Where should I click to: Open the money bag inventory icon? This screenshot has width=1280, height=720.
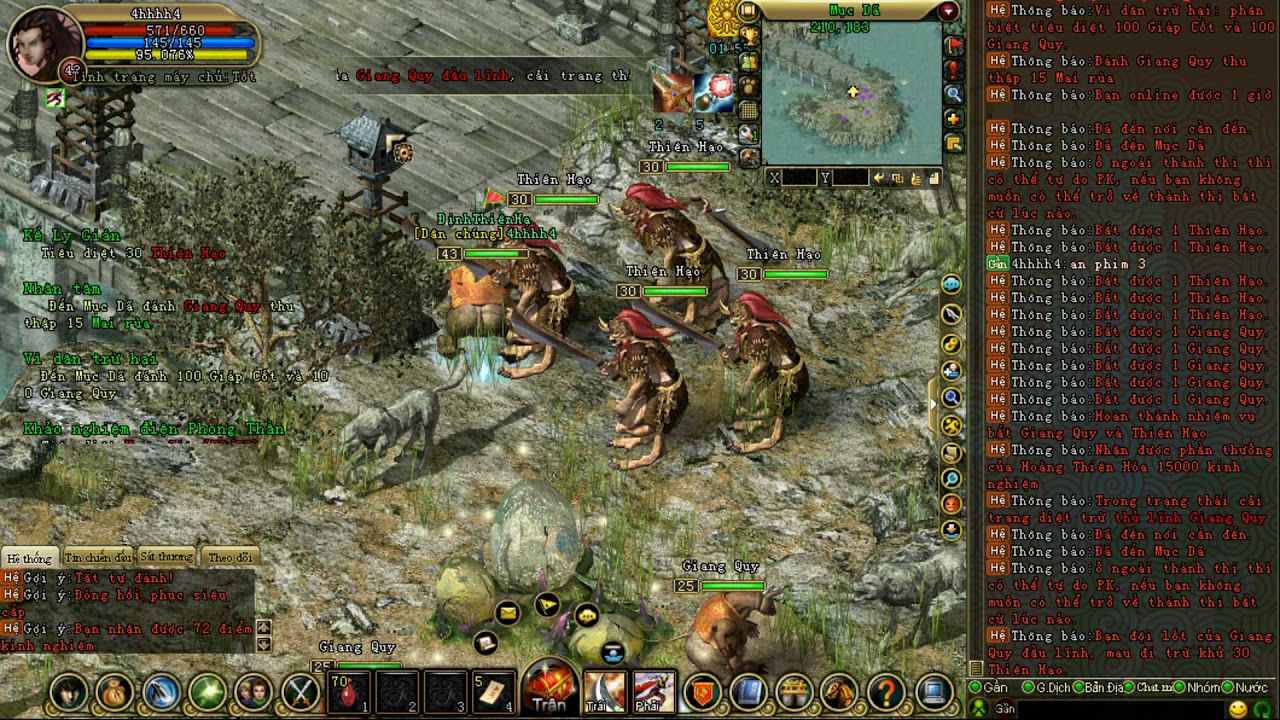tap(114, 692)
